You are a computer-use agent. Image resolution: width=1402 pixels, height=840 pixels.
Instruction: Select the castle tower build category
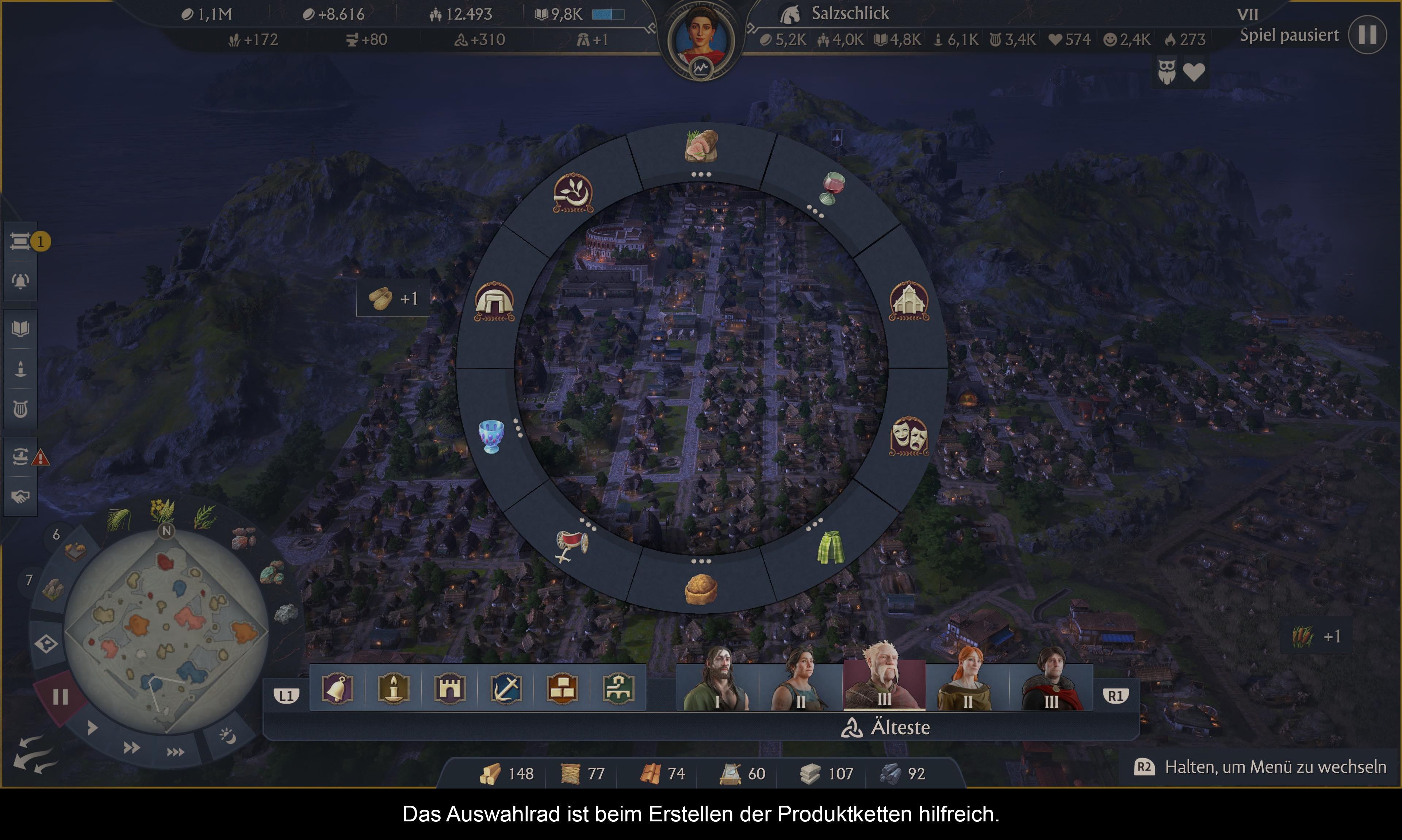449,688
